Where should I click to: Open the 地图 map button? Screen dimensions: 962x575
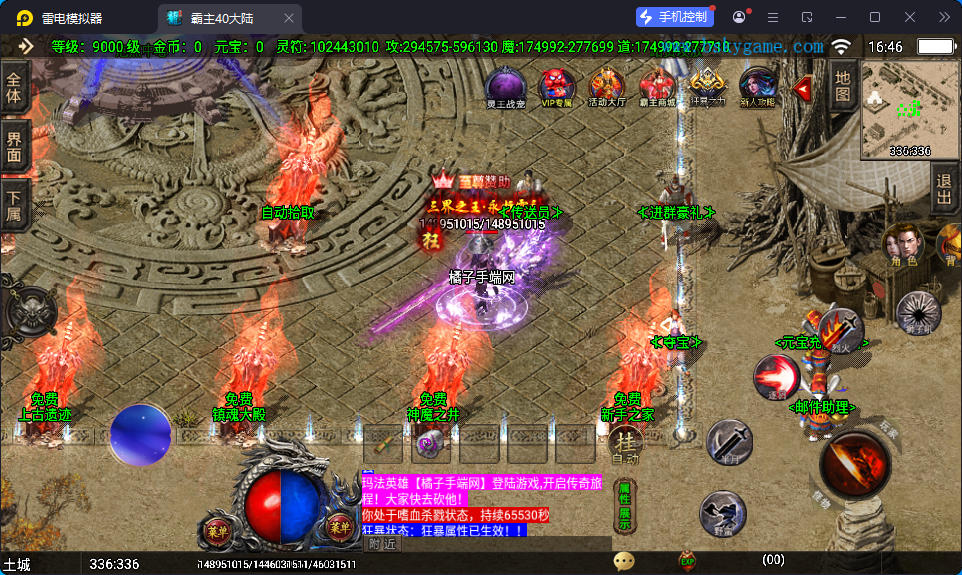click(843, 86)
